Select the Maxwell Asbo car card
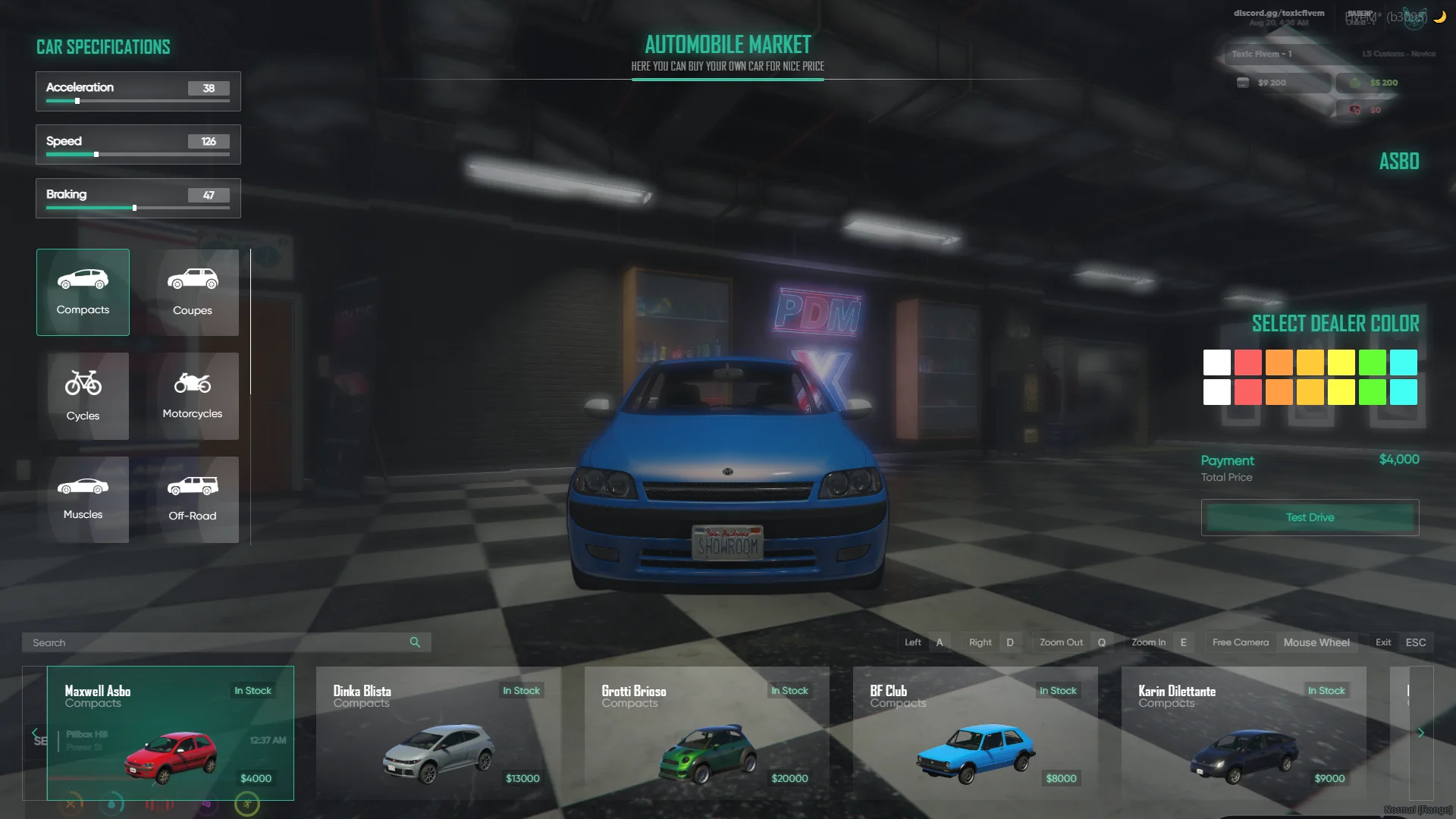This screenshot has height=819, width=1456. 170,733
